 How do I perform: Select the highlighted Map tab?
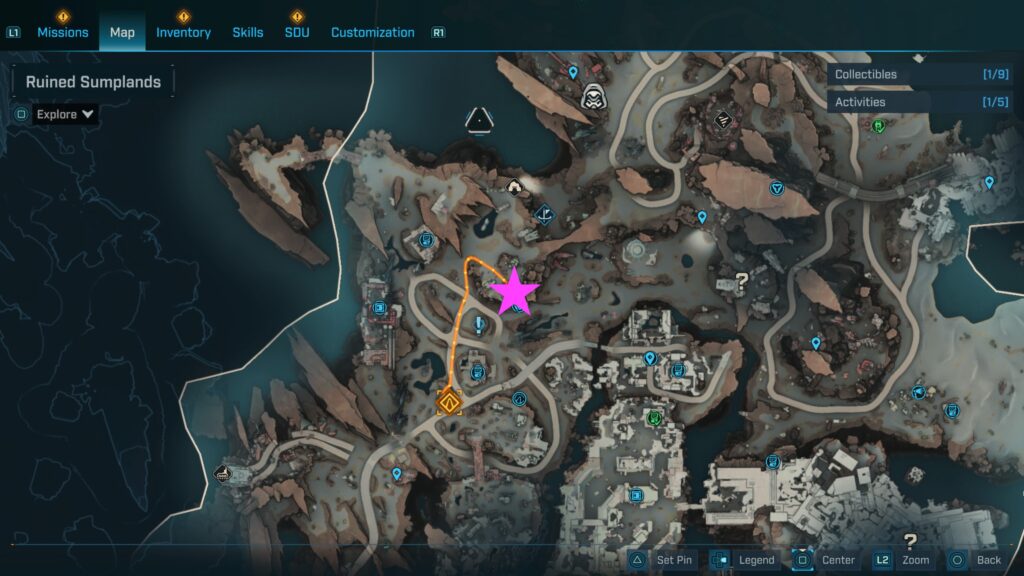122,32
